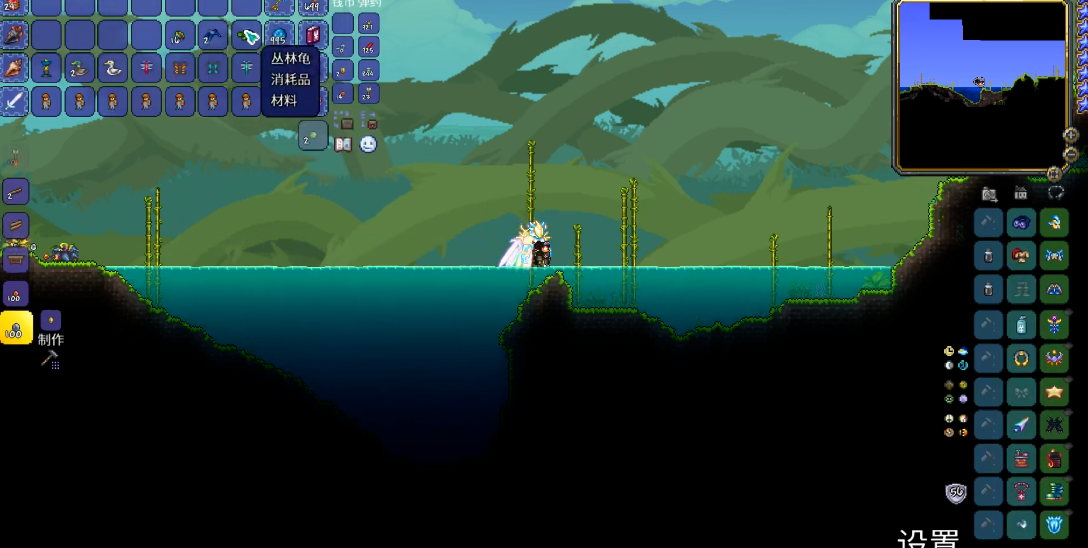Select the pink spell book slot

(312, 36)
